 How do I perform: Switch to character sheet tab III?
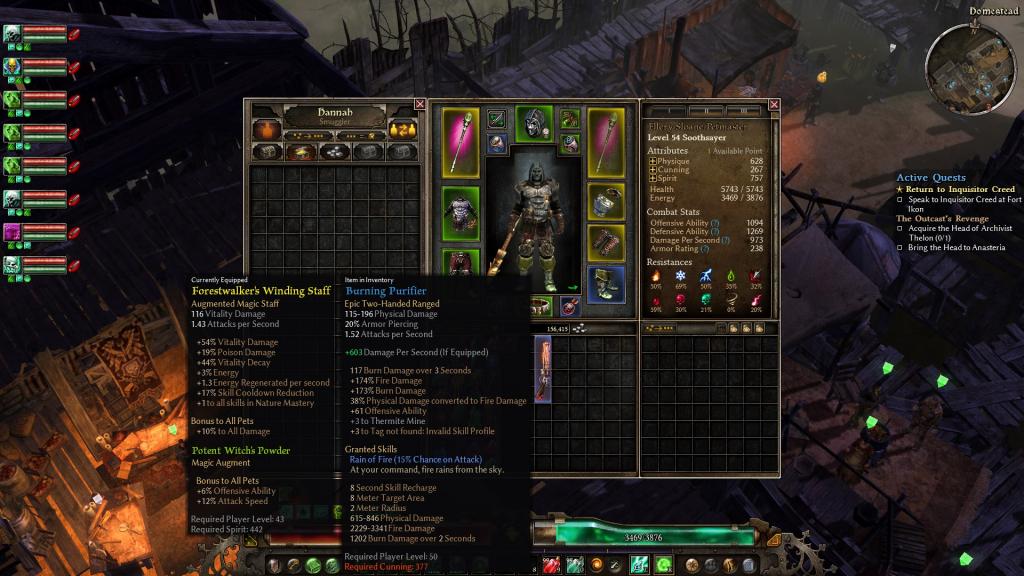click(x=743, y=110)
